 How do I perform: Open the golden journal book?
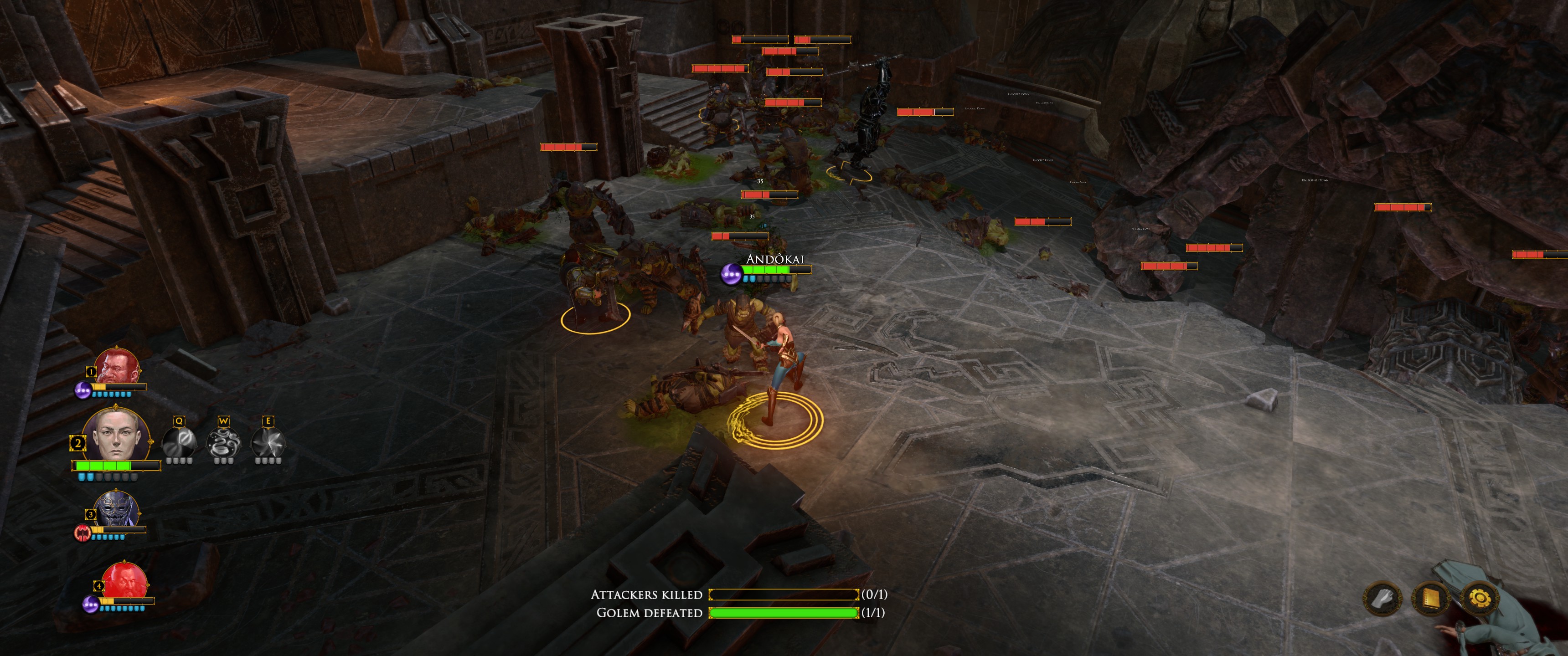(1430, 600)
